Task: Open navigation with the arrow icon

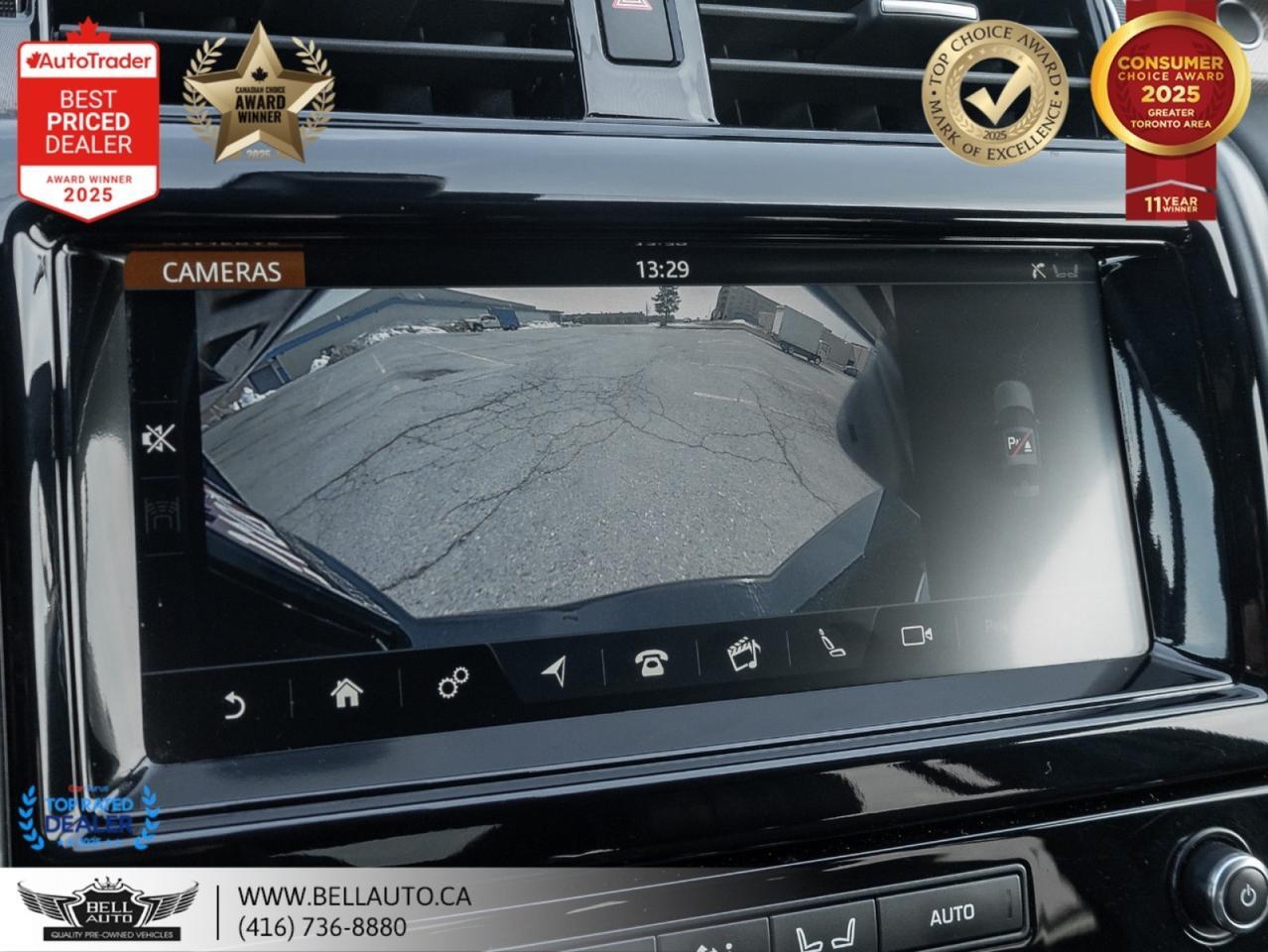Action: [556, 670]
